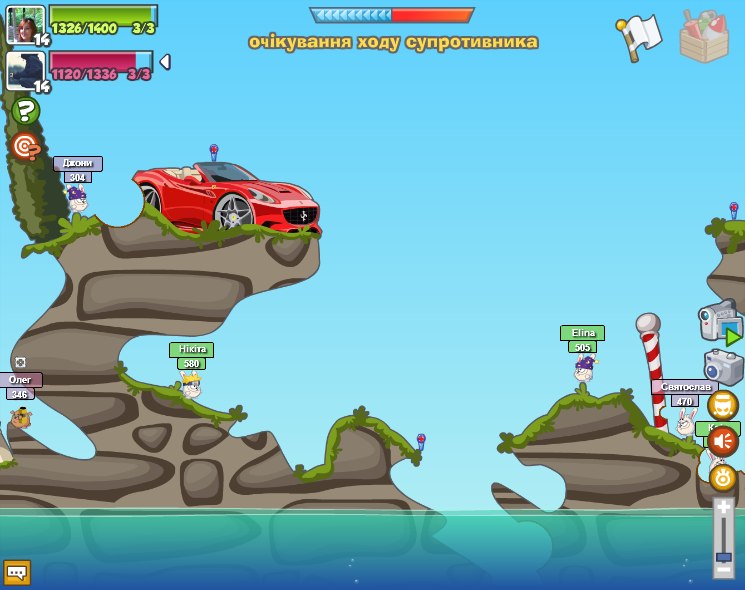The image size is (745, 590).
Task: Click the orange target hint button
Action: [25, 147]
